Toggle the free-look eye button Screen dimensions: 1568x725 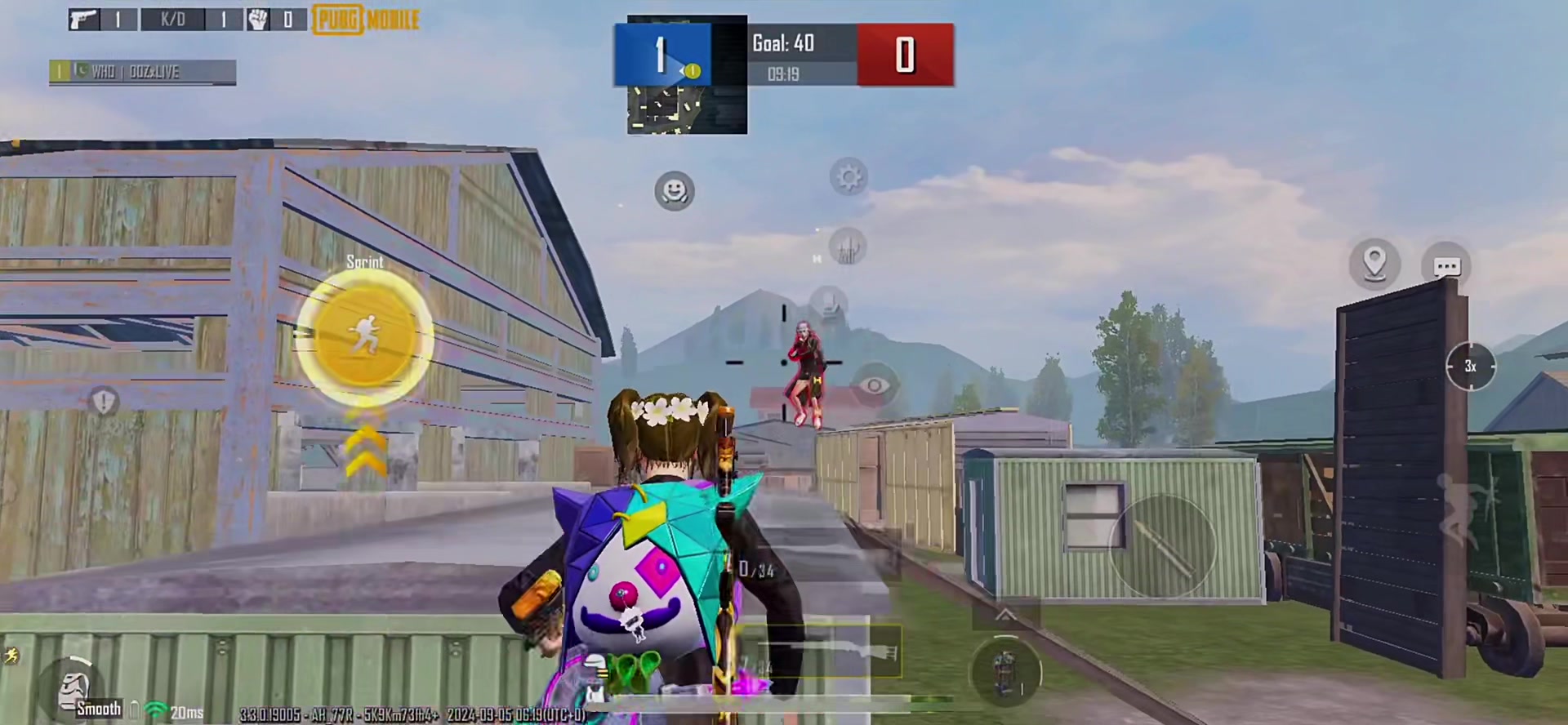(x=873, y=385)
